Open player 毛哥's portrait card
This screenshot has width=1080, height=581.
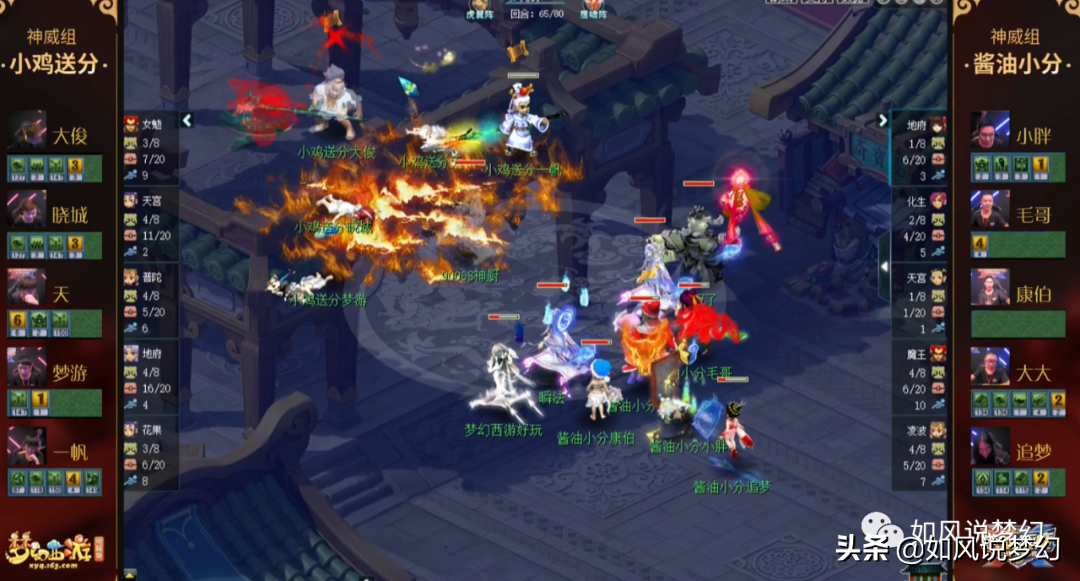click(x=989, y=209)
